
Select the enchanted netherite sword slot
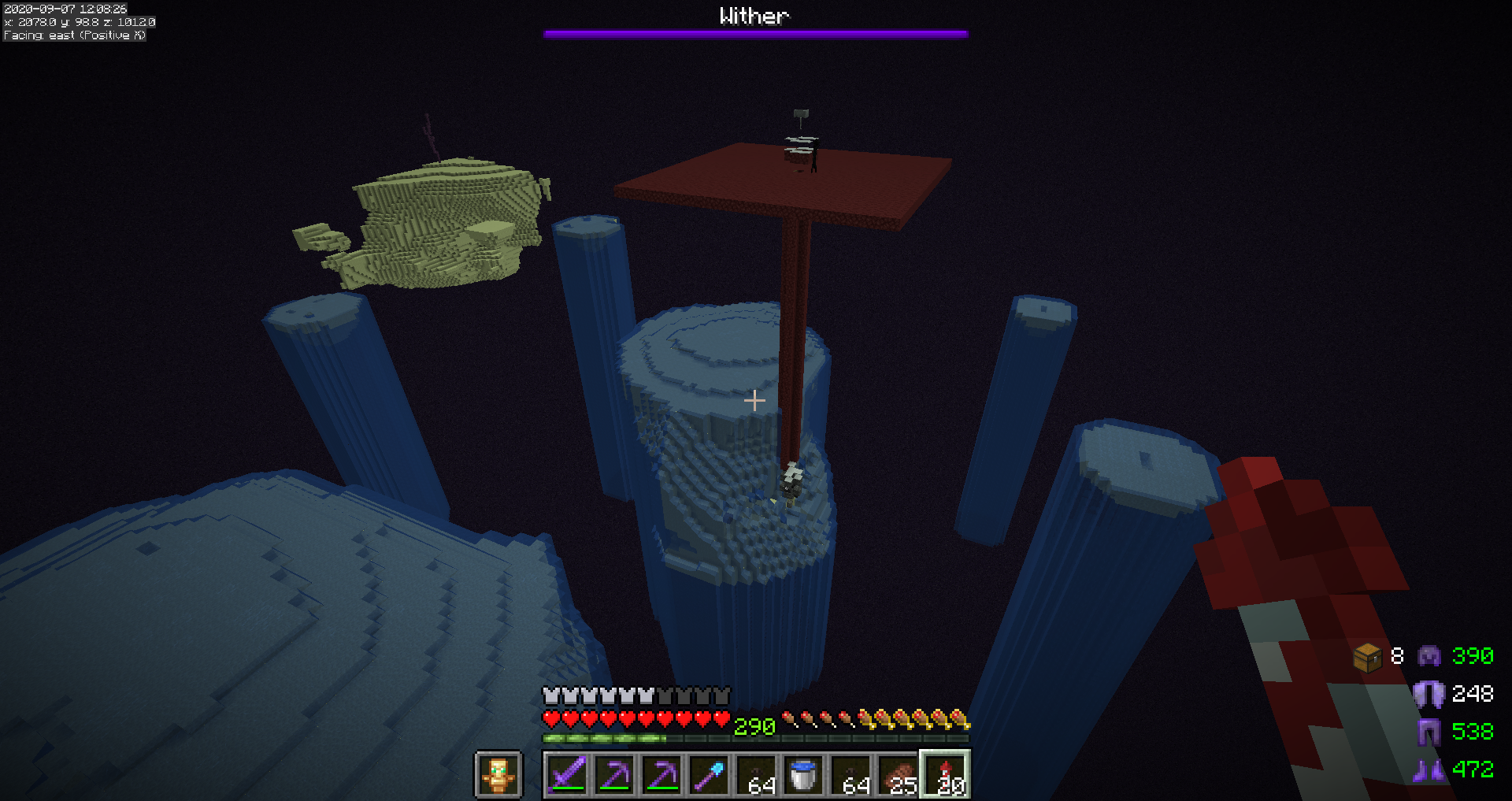click(567, 775)
